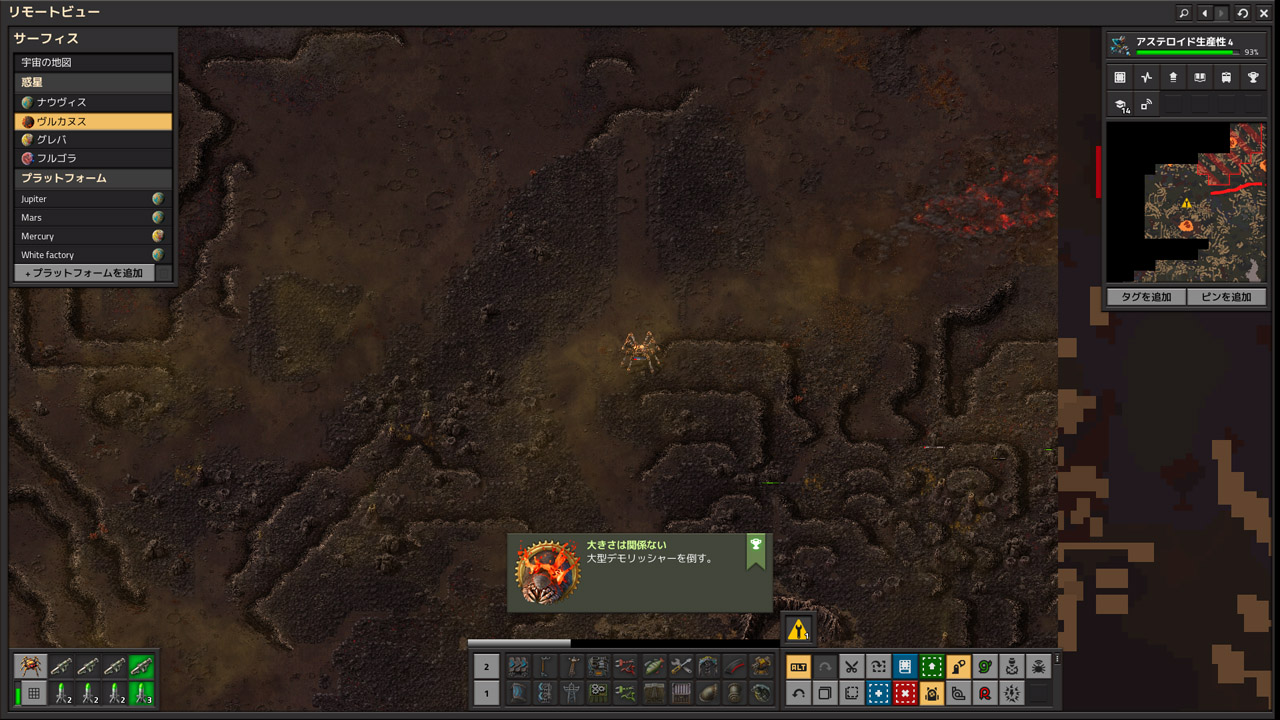Add a map tag with タグを追加
Image resolution: width=1280 pixels, height=720 pixels.
[x=1146, y=297]
